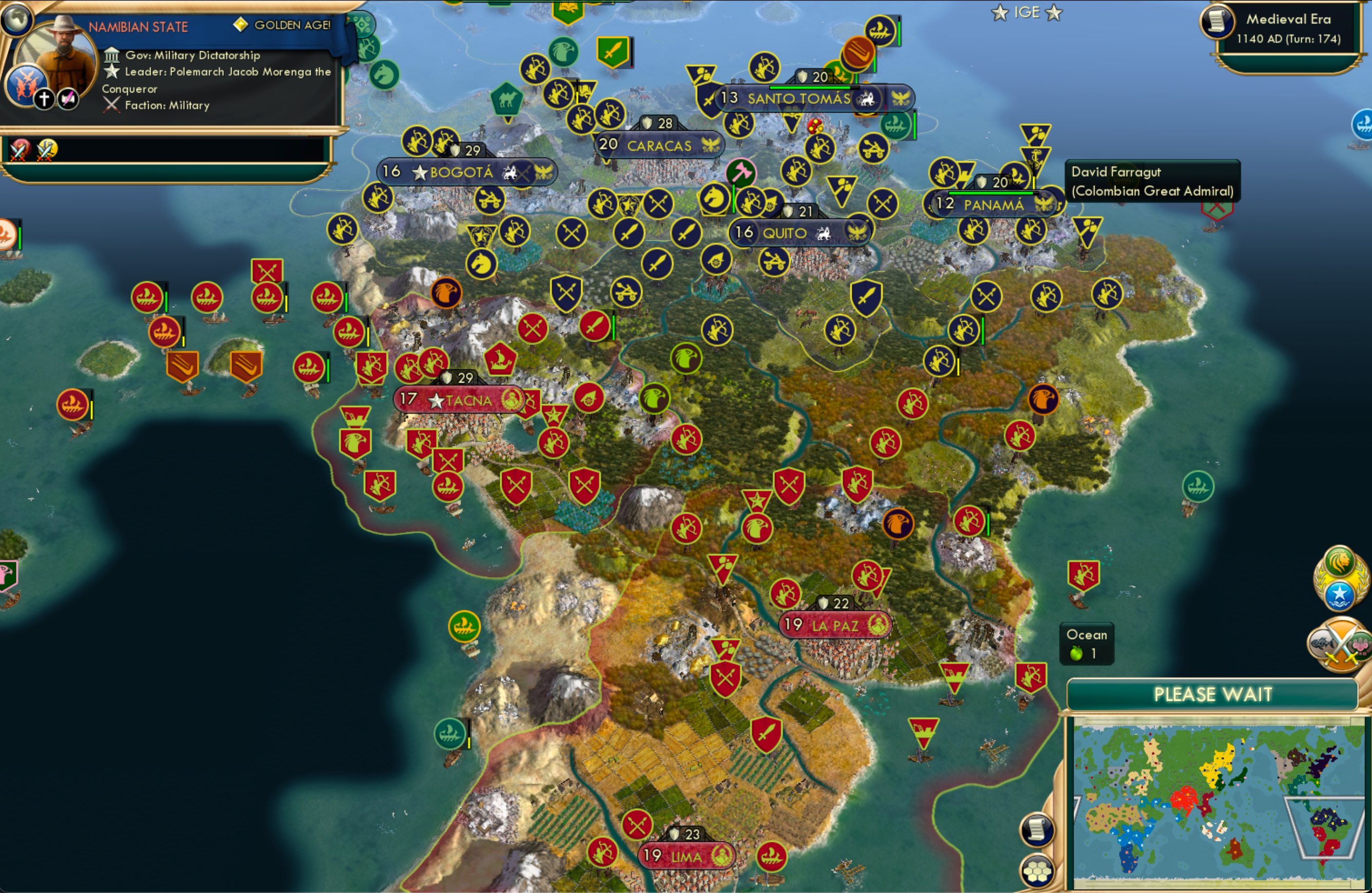
Task: Open the Bogotá city screen
Action: [461, 172]
